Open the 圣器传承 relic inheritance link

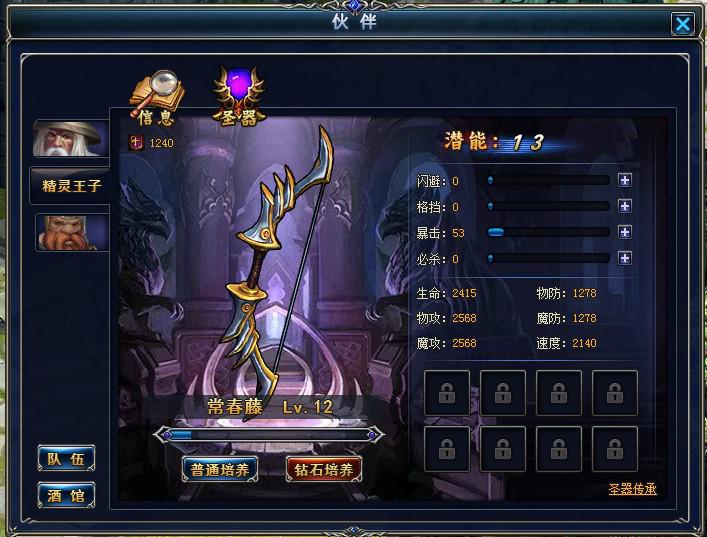tap(632, 489)
